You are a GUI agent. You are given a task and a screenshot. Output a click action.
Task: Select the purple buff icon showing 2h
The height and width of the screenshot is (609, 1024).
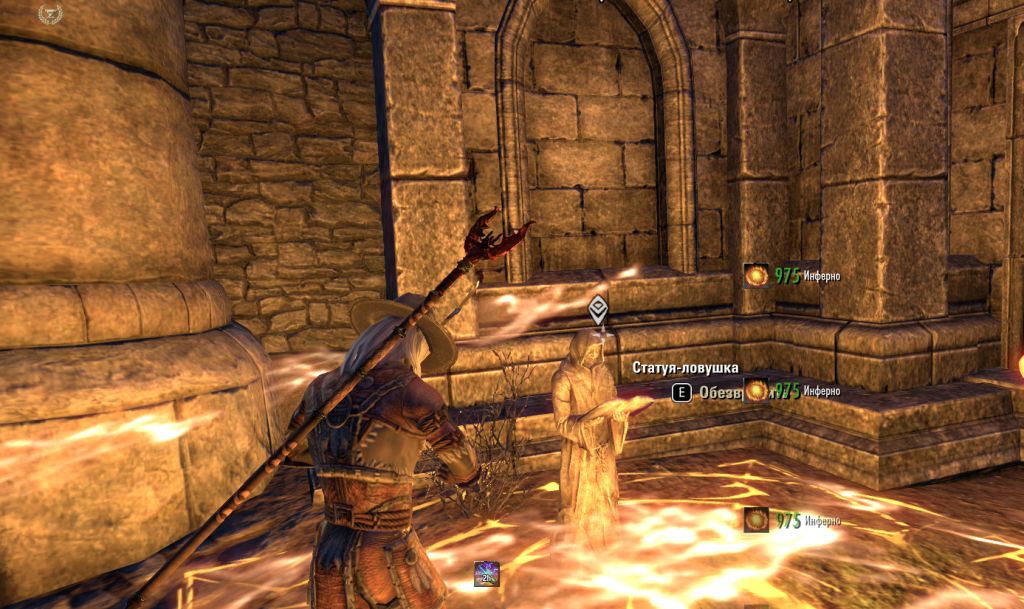click(x=487, y=574)
